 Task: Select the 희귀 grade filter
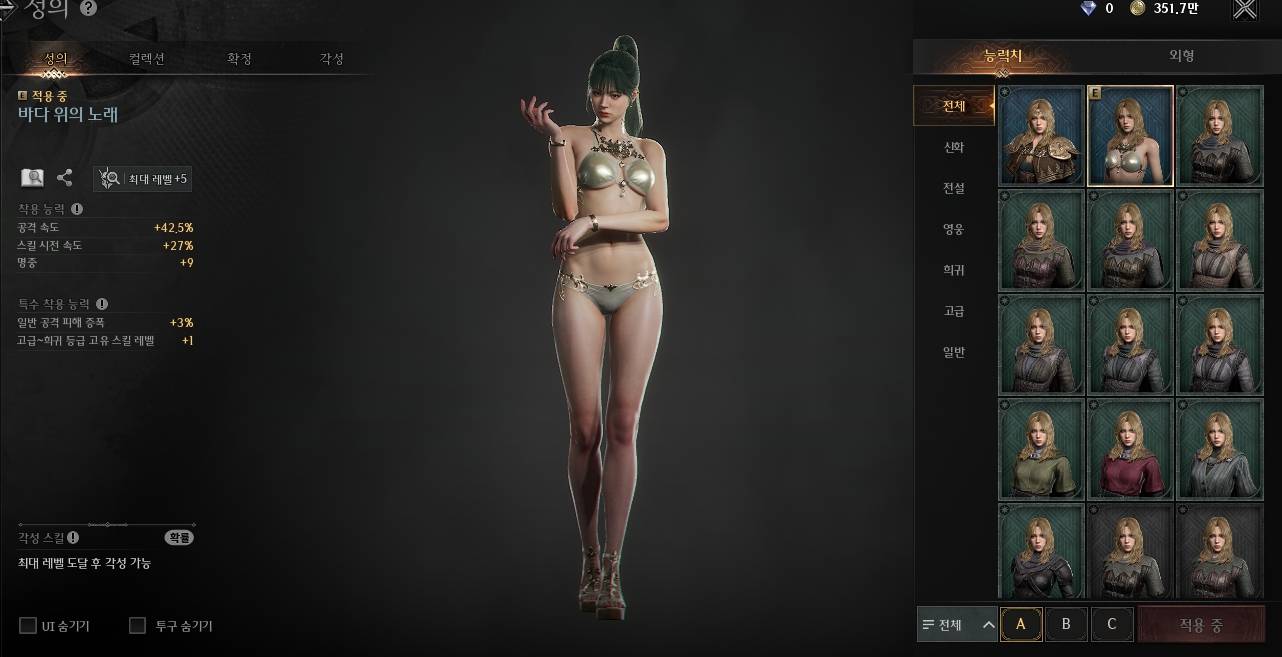954,270
